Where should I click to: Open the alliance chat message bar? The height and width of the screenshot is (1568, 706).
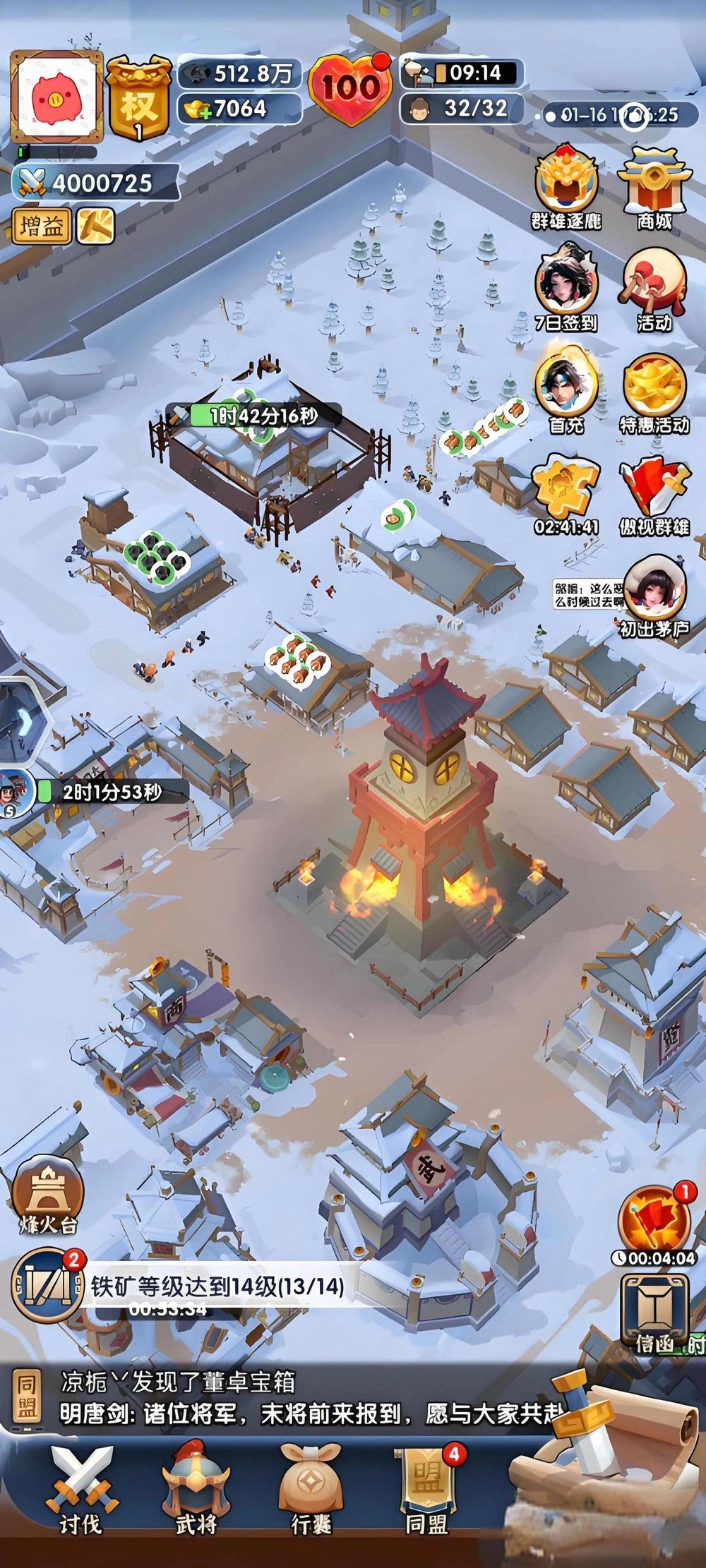click(x=282, y=1399)
